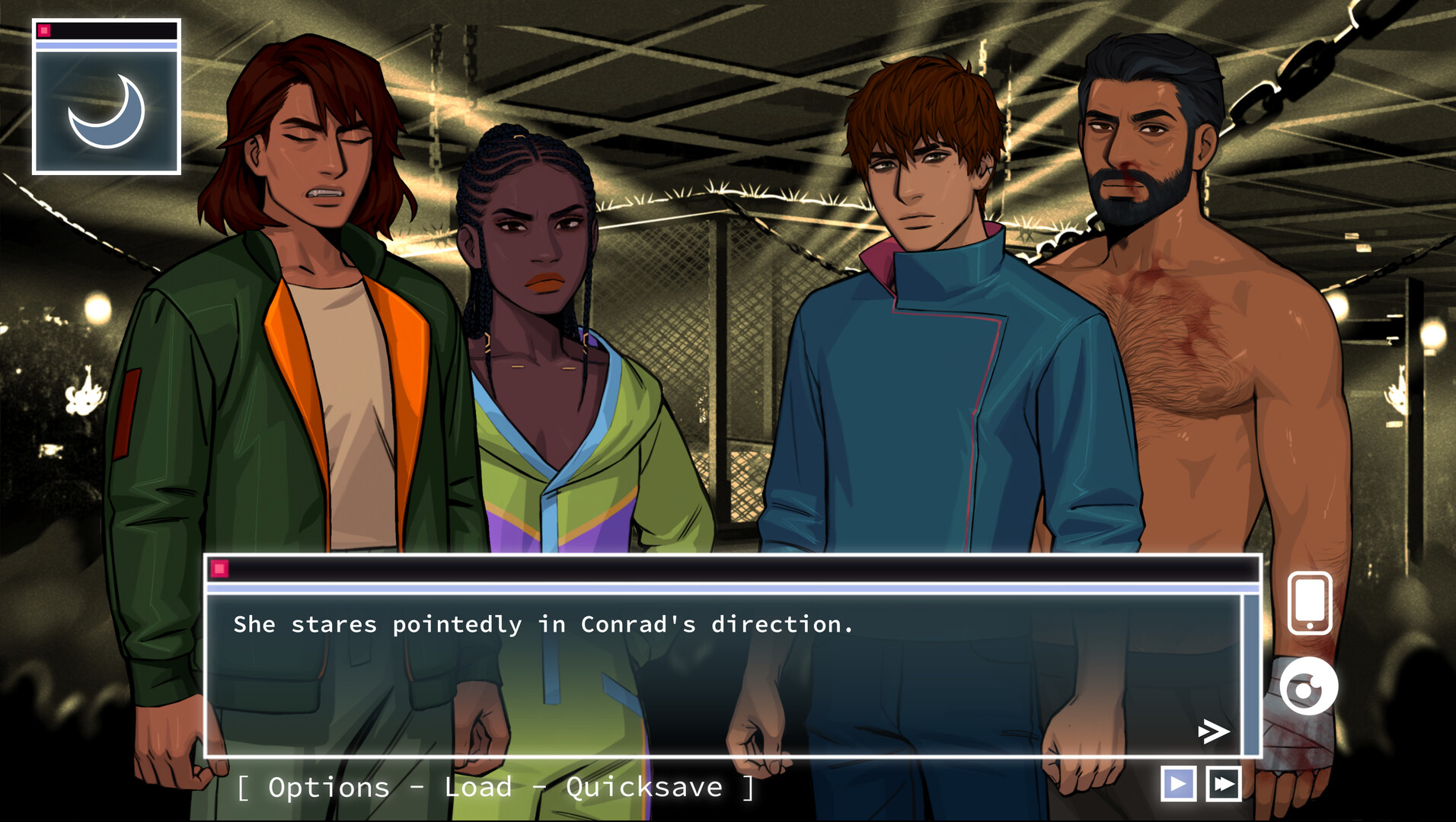Click the double-arrow advance icon in the dialogue box
Viewport: 1456px width, 822px height.
pyautogui.click(x=1212, y=732)
